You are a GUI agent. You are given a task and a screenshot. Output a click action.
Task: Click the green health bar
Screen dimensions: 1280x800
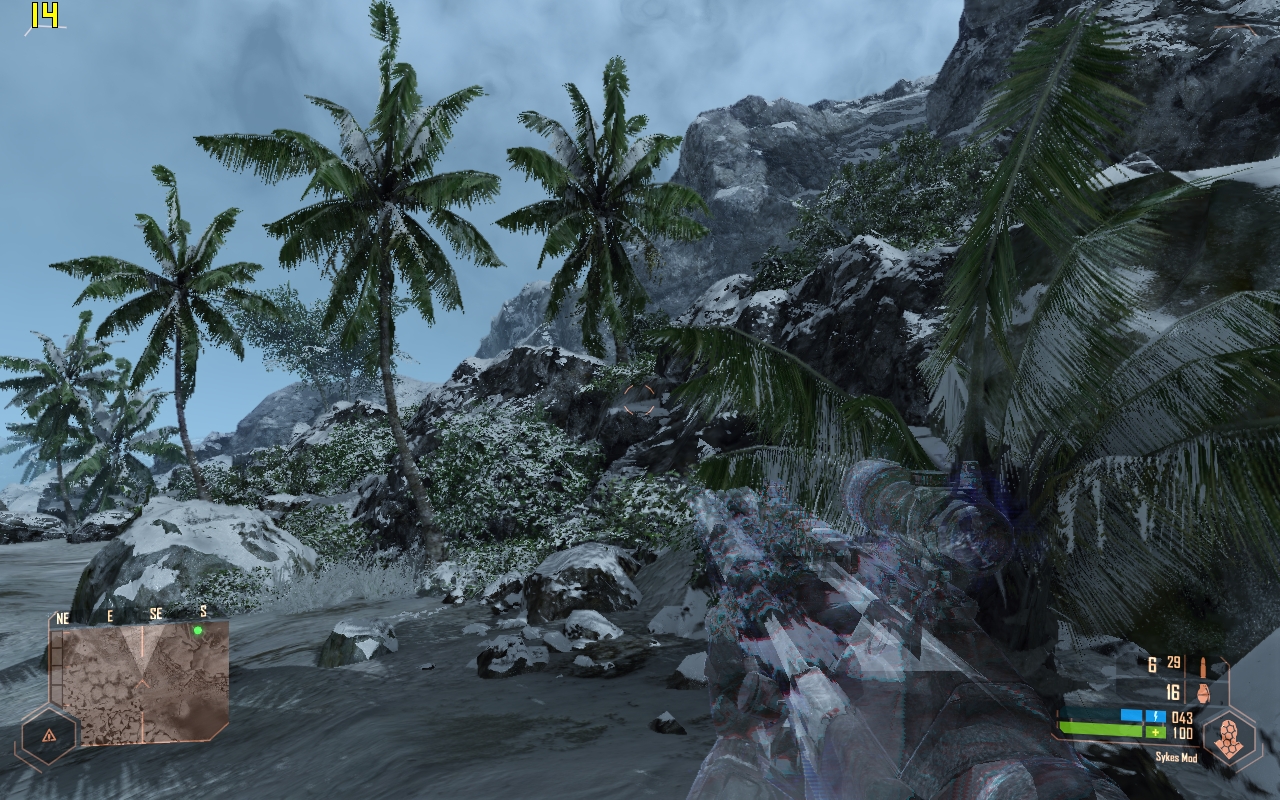(x=1100, y=730)
